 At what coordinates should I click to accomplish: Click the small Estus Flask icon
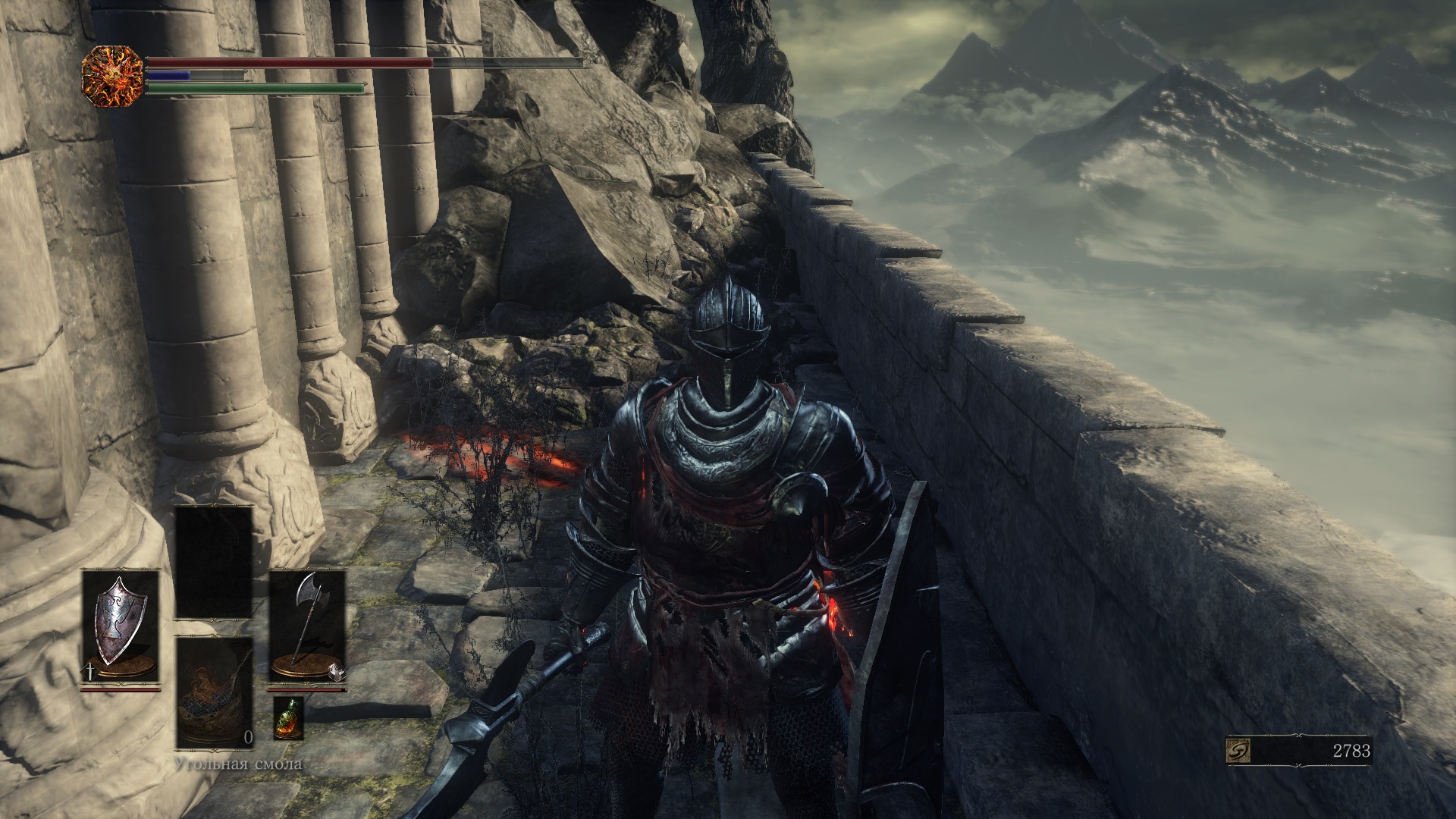pos(288,717)
